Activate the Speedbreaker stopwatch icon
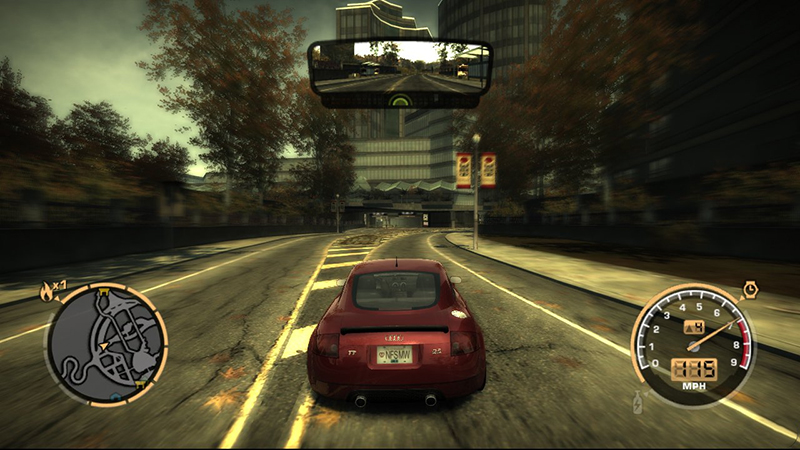 click(749, 290)
